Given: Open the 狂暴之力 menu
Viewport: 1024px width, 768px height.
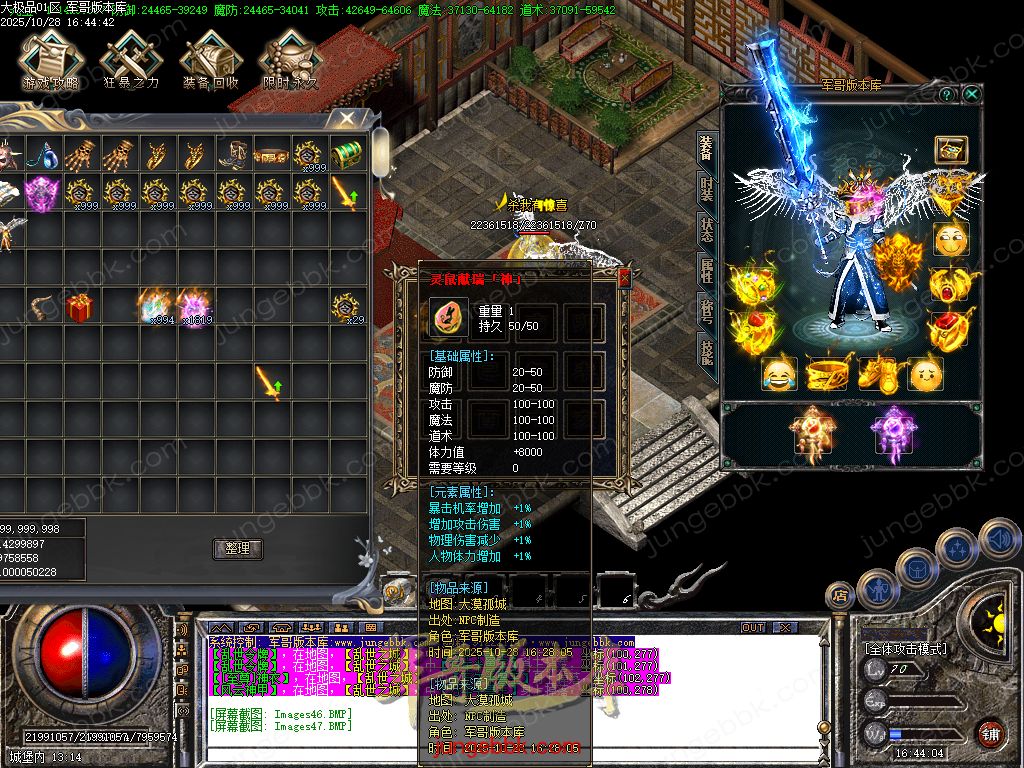Looking at the screenshot, I should 130,62.
